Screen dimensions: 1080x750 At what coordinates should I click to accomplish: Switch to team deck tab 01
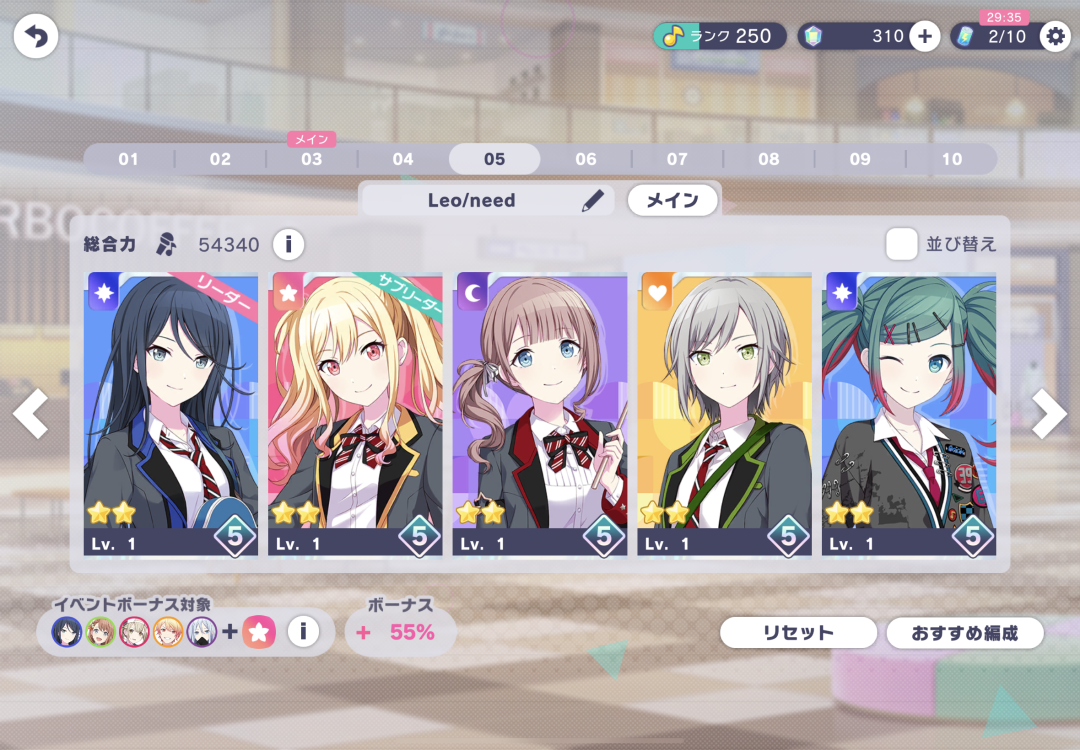click(128, 159)
